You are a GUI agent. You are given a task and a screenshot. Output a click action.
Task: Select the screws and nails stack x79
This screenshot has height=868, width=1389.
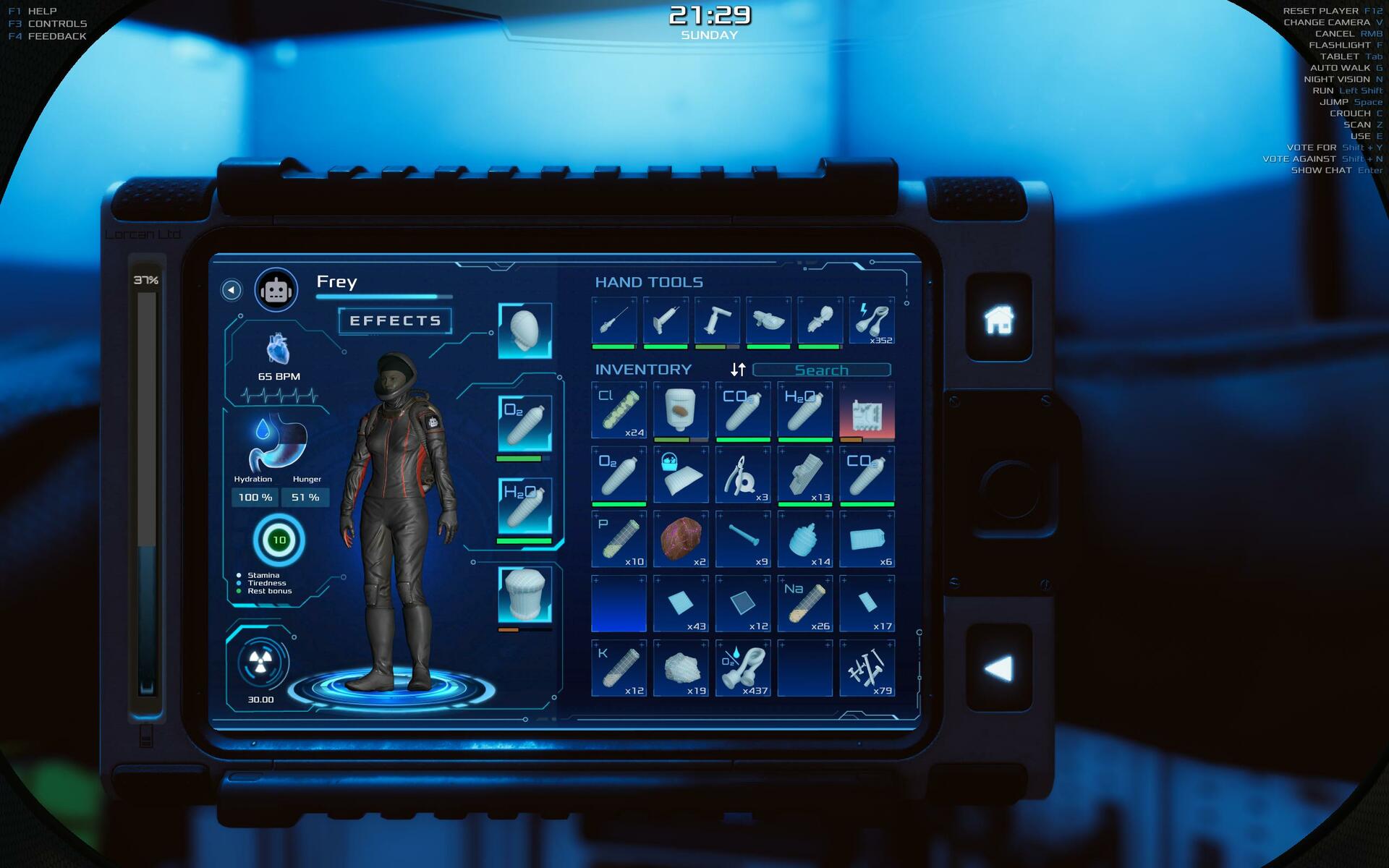[x=867, y=668]
